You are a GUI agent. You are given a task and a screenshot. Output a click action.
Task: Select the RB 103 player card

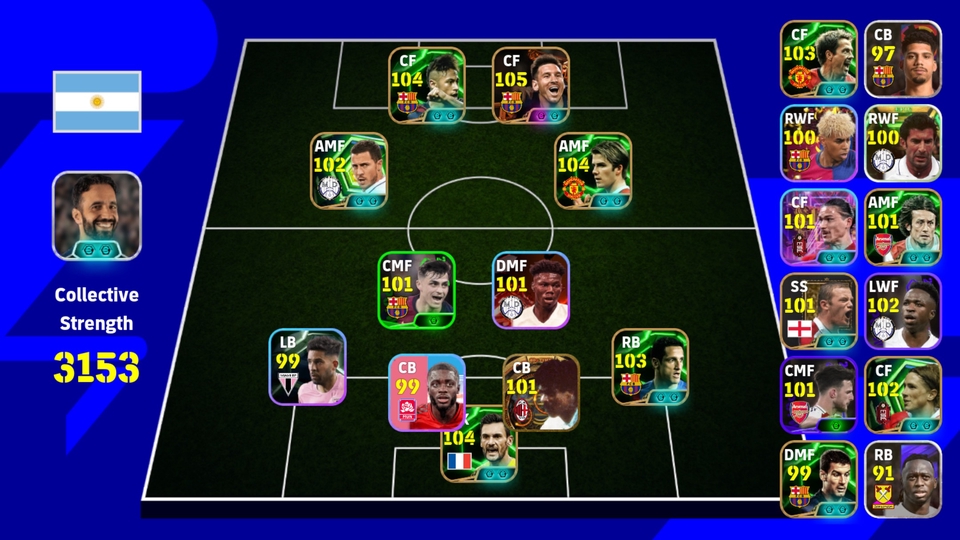[650, 367]
